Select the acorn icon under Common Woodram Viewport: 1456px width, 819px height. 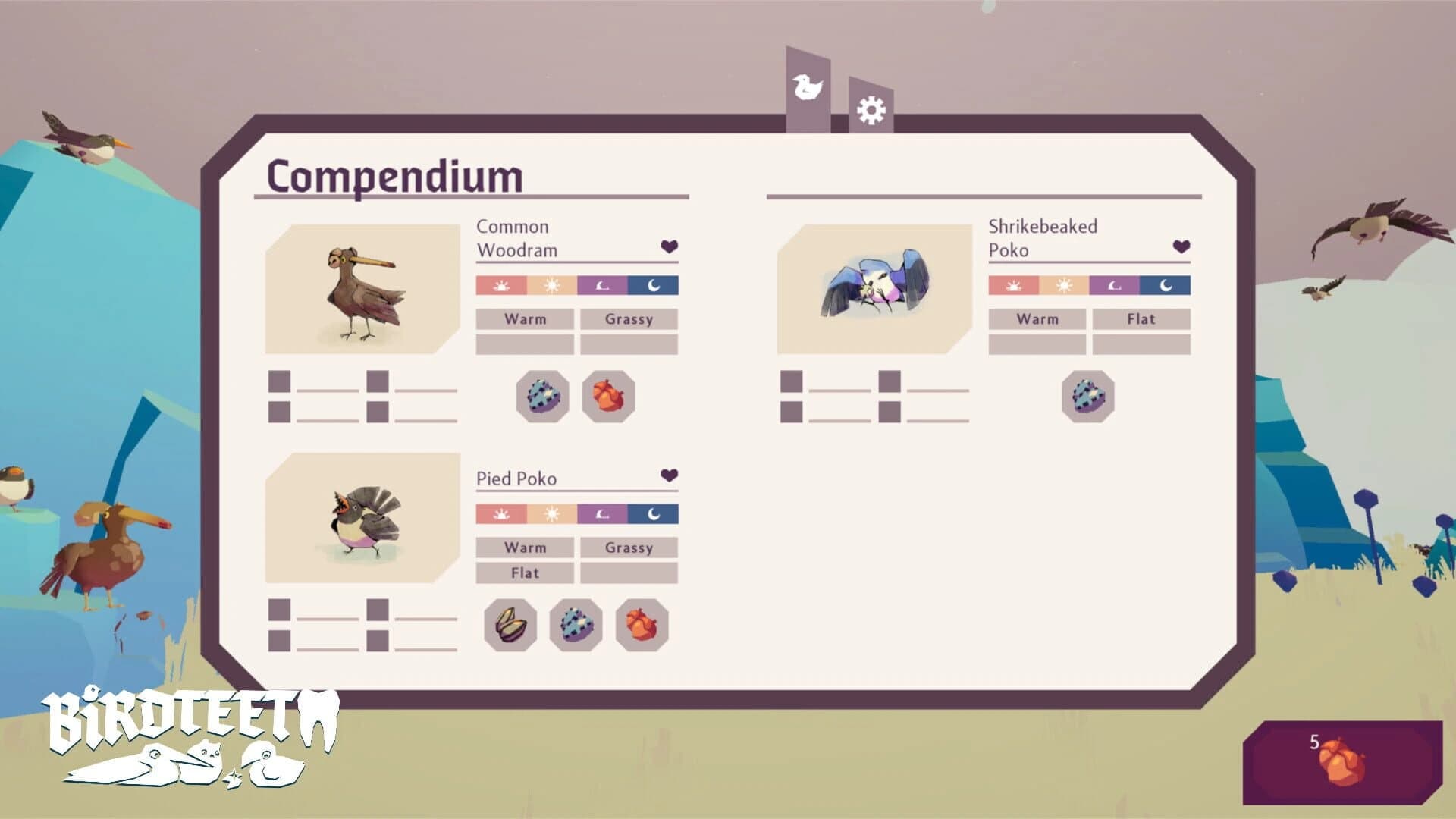[x=607, y=394]
